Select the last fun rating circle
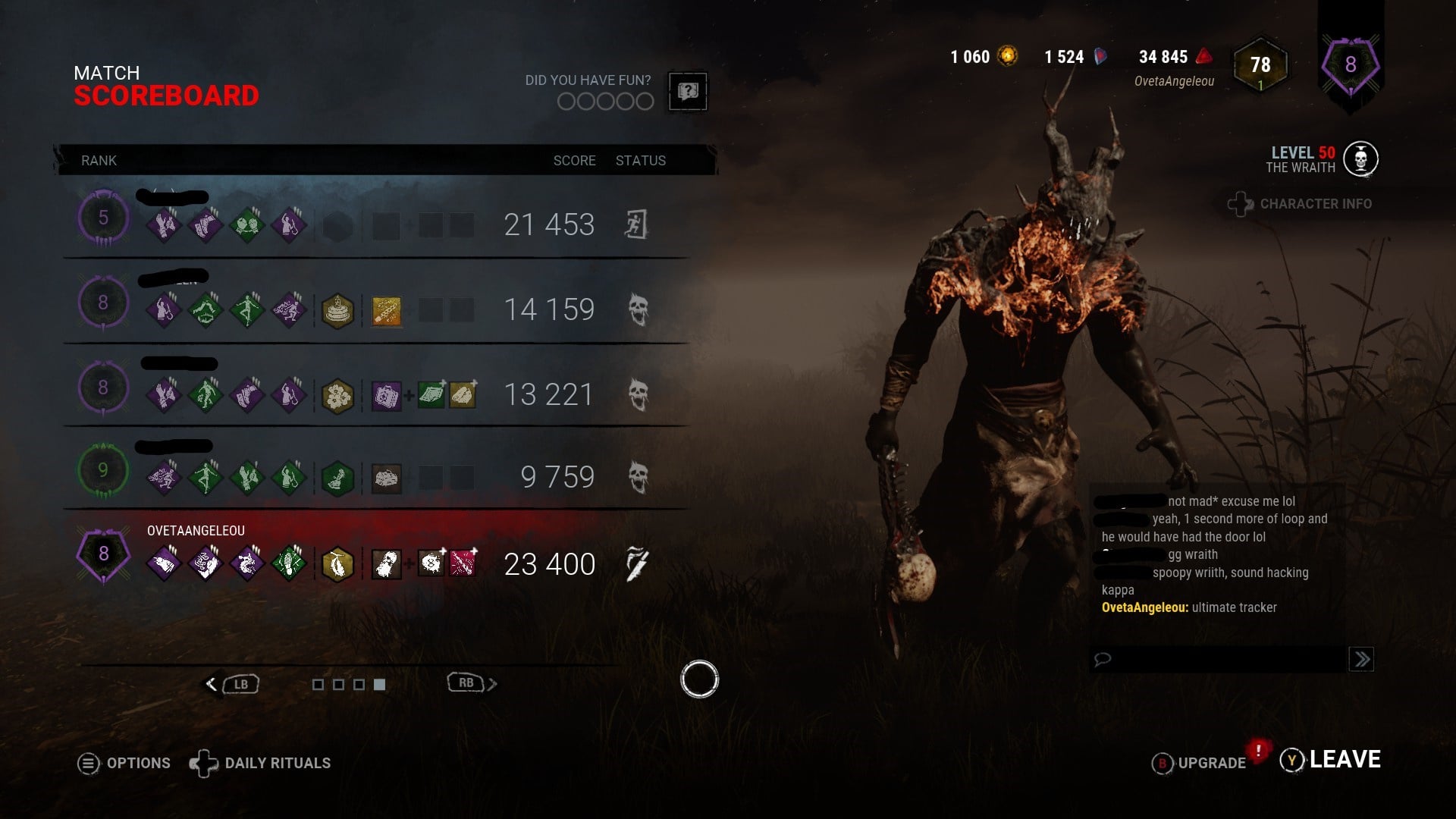 point(646,101)
